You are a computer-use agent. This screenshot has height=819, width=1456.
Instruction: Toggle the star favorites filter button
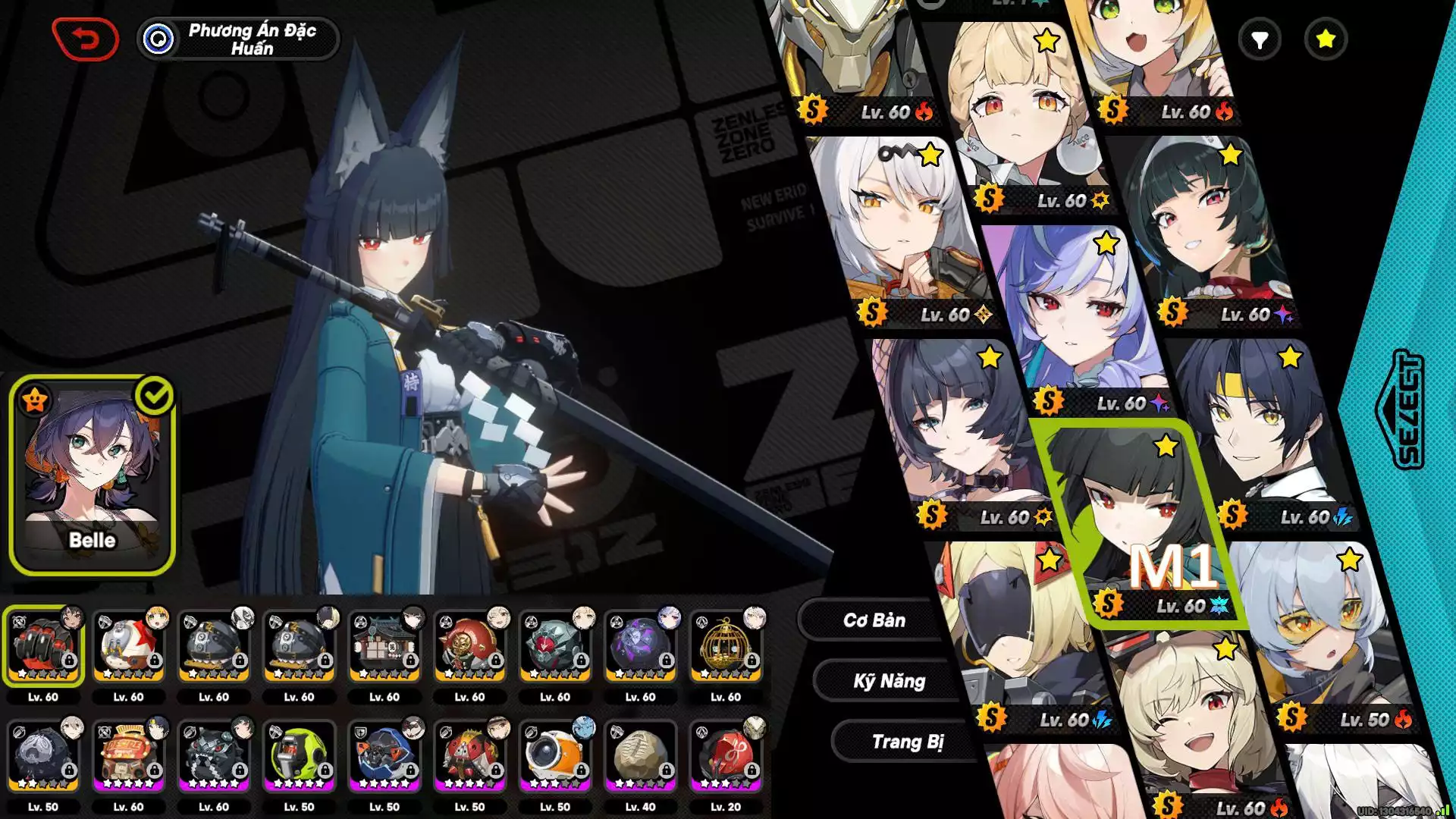[1326, 39]
